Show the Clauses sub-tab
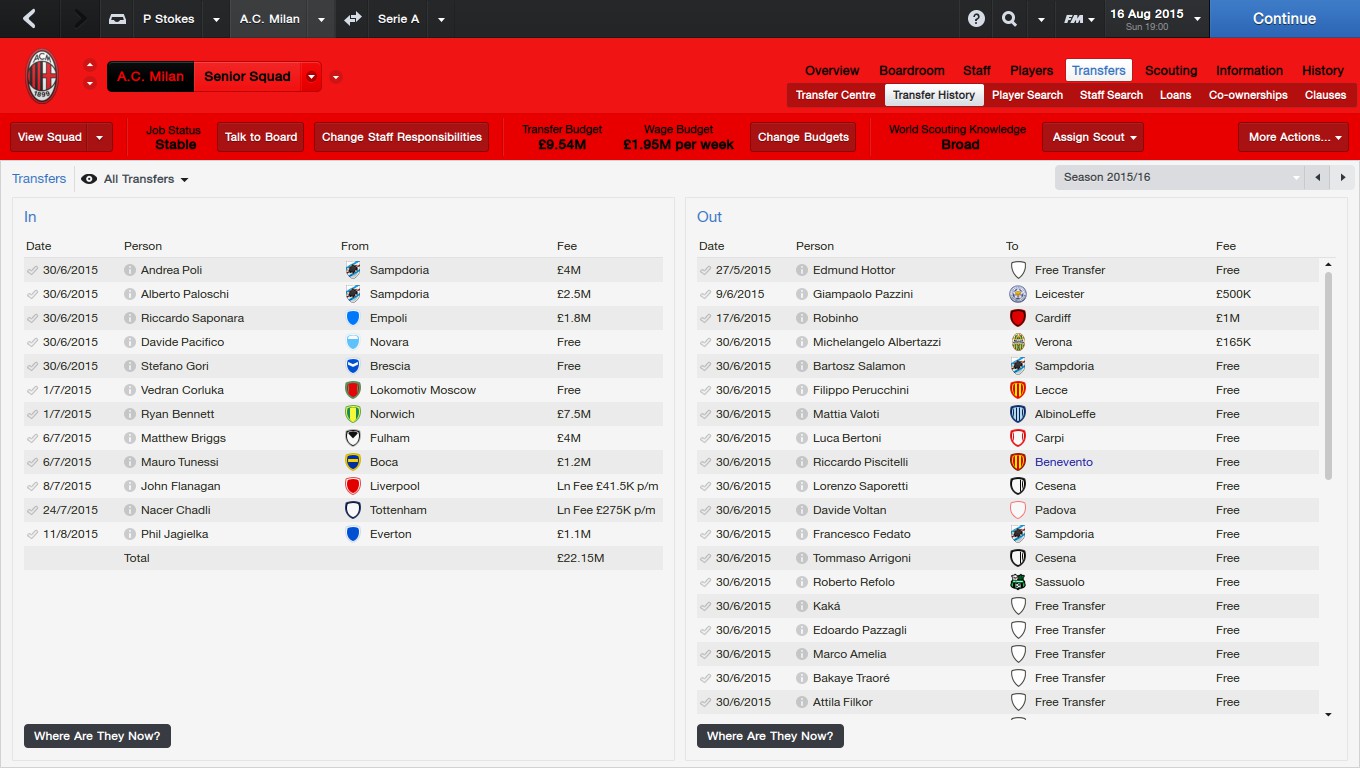Viewport: 1360px width, 768px height. point(1325,95)
